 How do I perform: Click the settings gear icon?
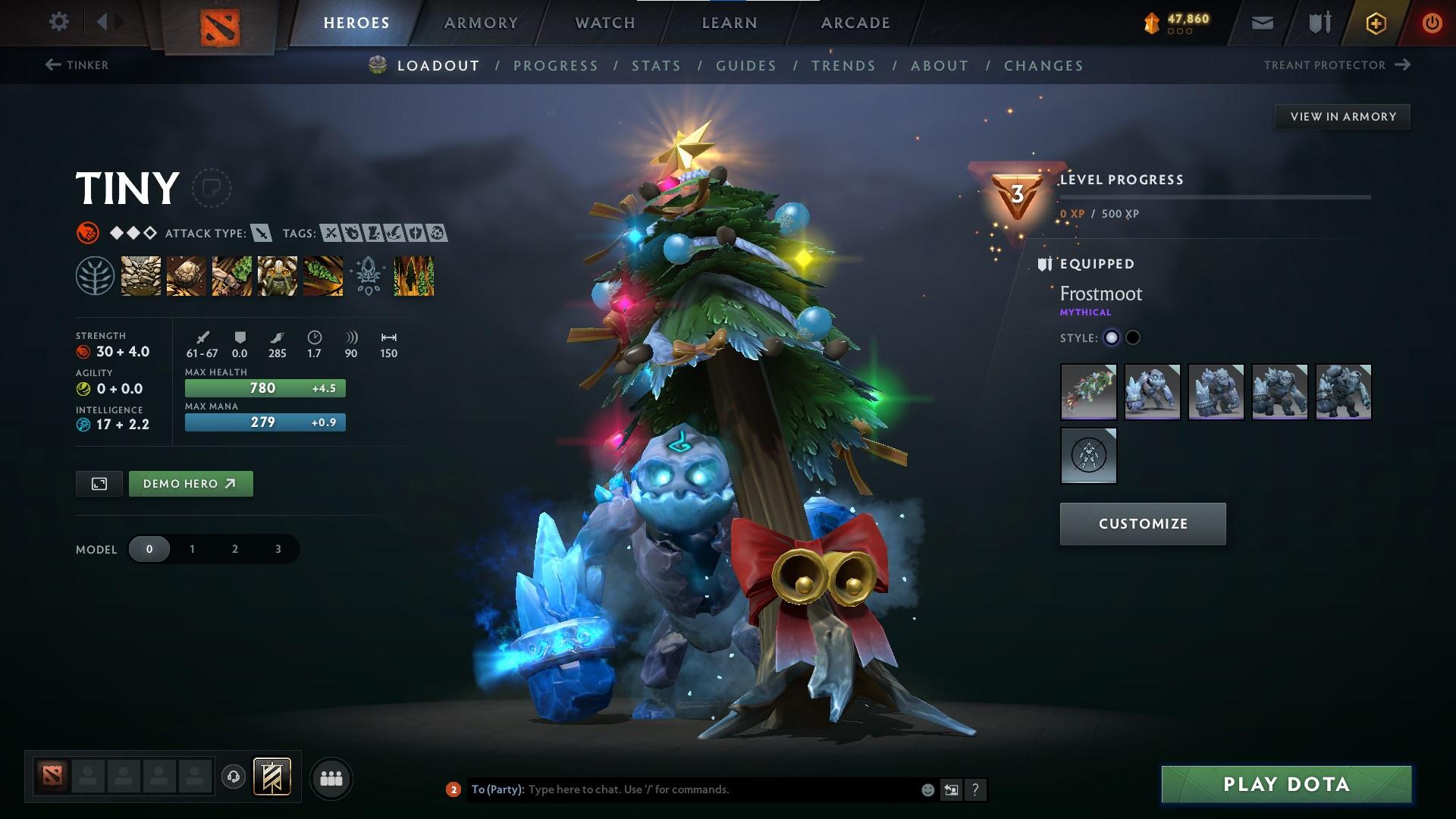tap(59, 22)
